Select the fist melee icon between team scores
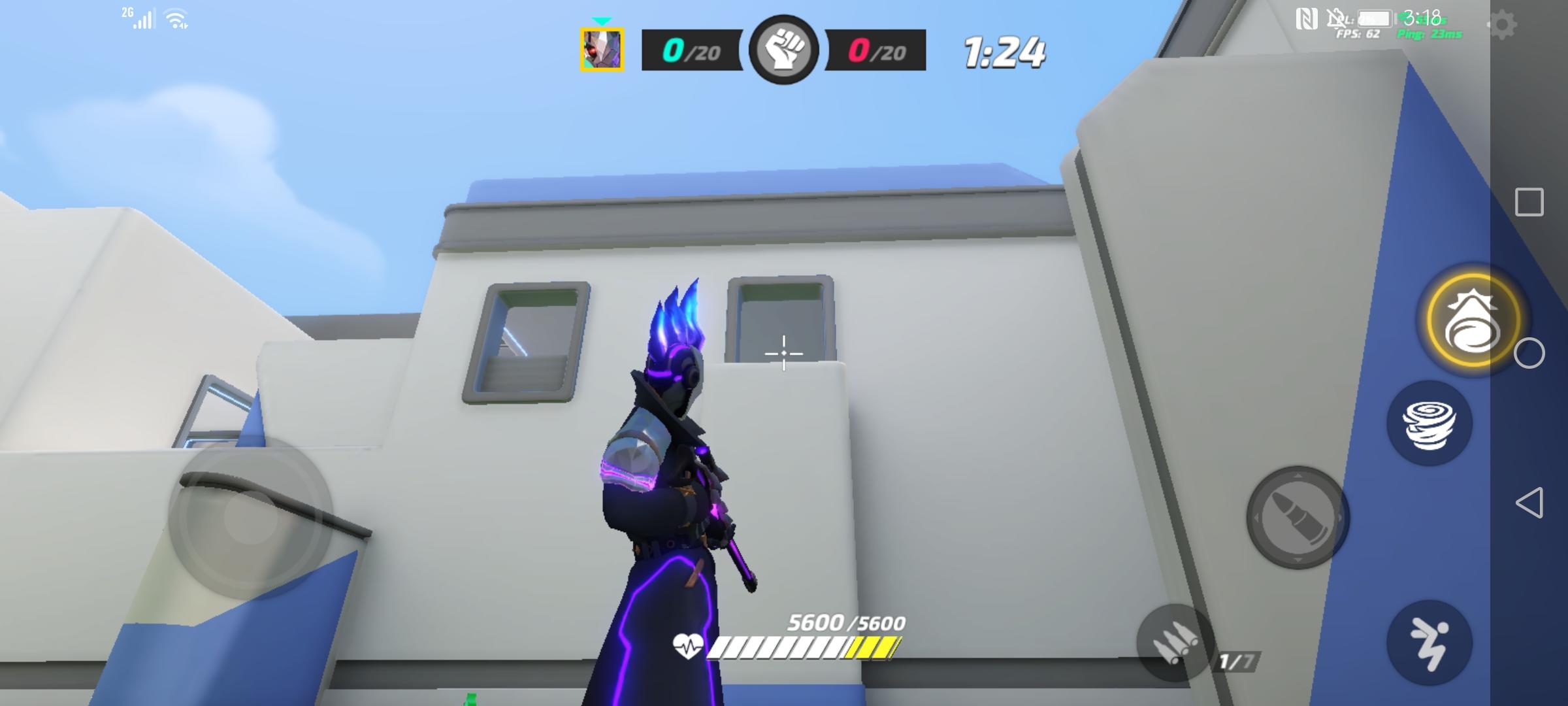Image resolution: width=1568 pixels, height=706 pixels. coord(786,51)
